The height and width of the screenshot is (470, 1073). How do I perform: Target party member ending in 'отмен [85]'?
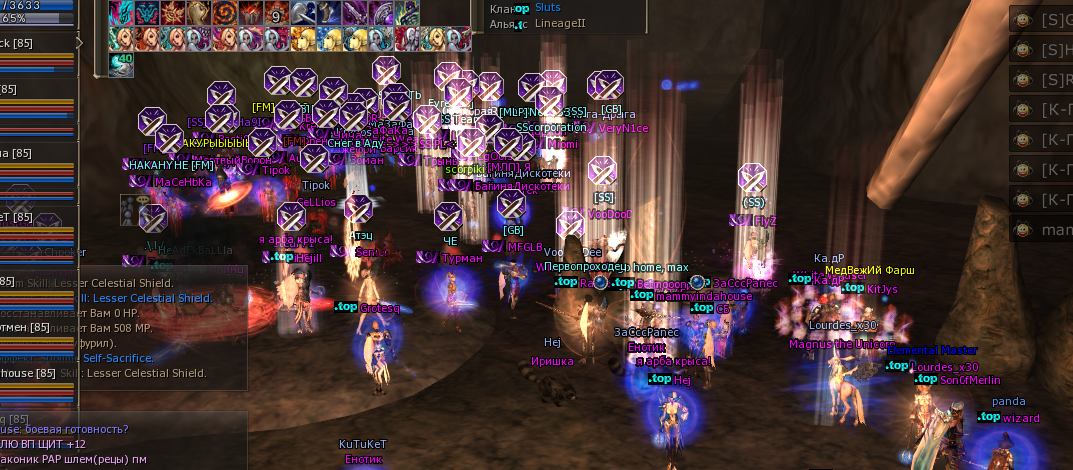coord(27,327)
